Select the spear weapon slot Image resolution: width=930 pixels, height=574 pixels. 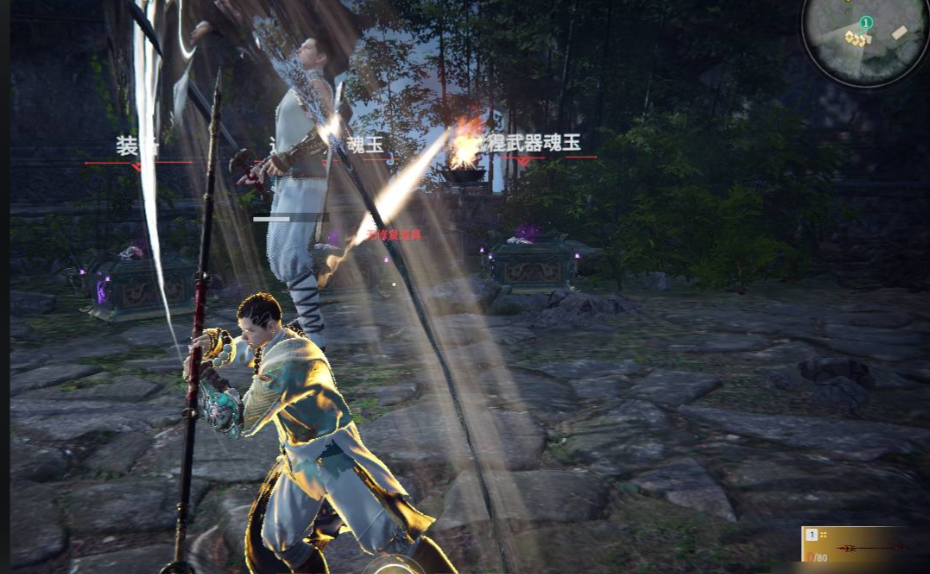pyautogui.click(x=864, y=547)
